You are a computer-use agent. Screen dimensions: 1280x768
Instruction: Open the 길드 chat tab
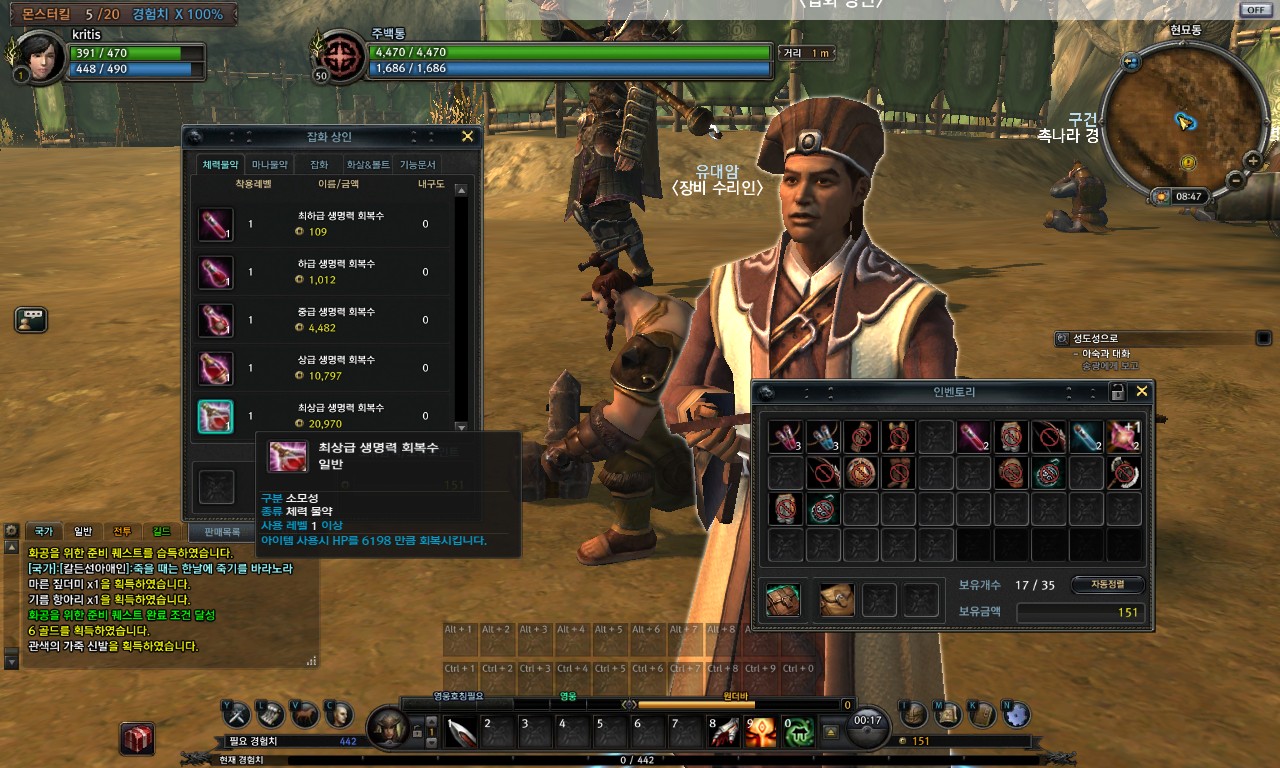tap(161, 531)
